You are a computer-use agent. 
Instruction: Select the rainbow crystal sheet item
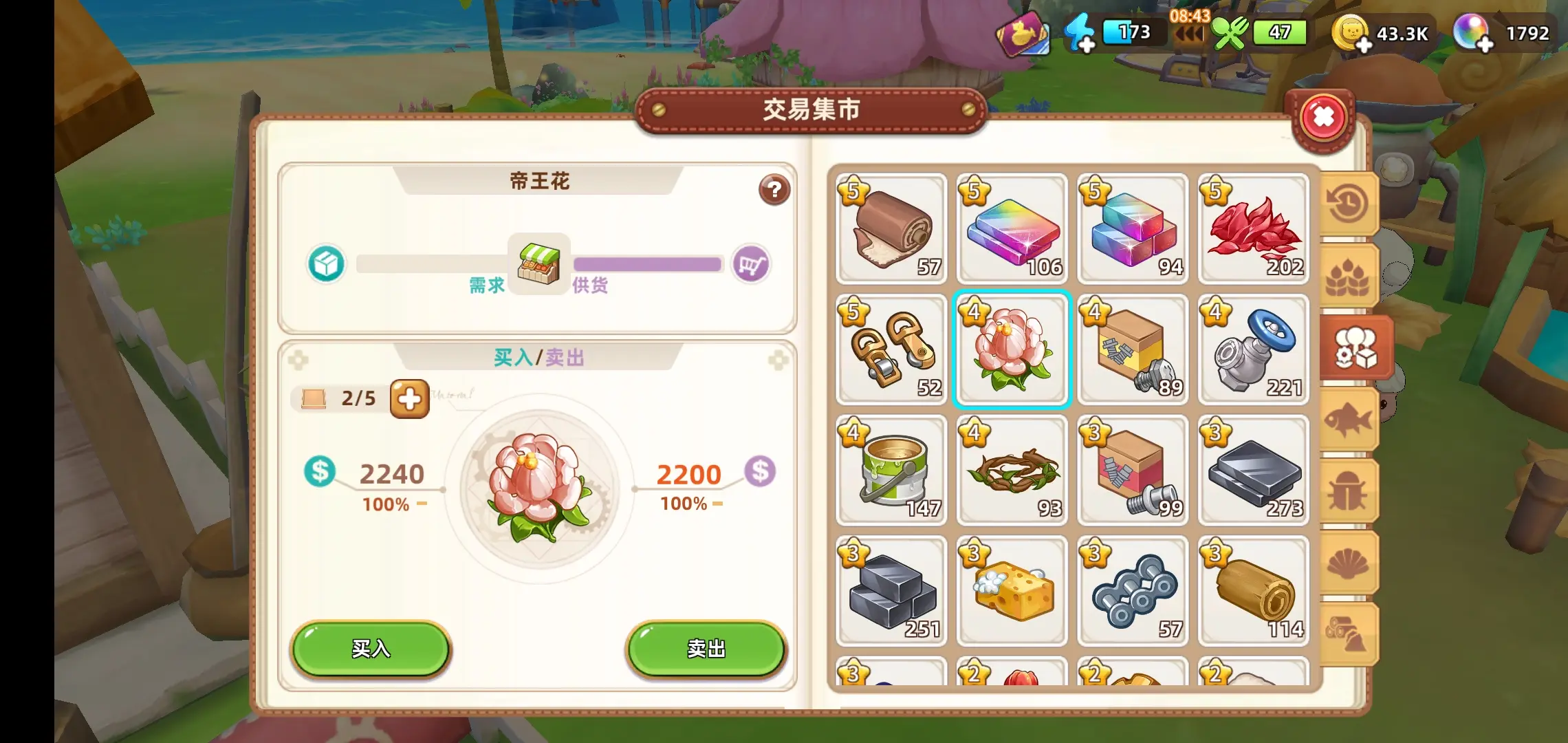(1012, 229)
